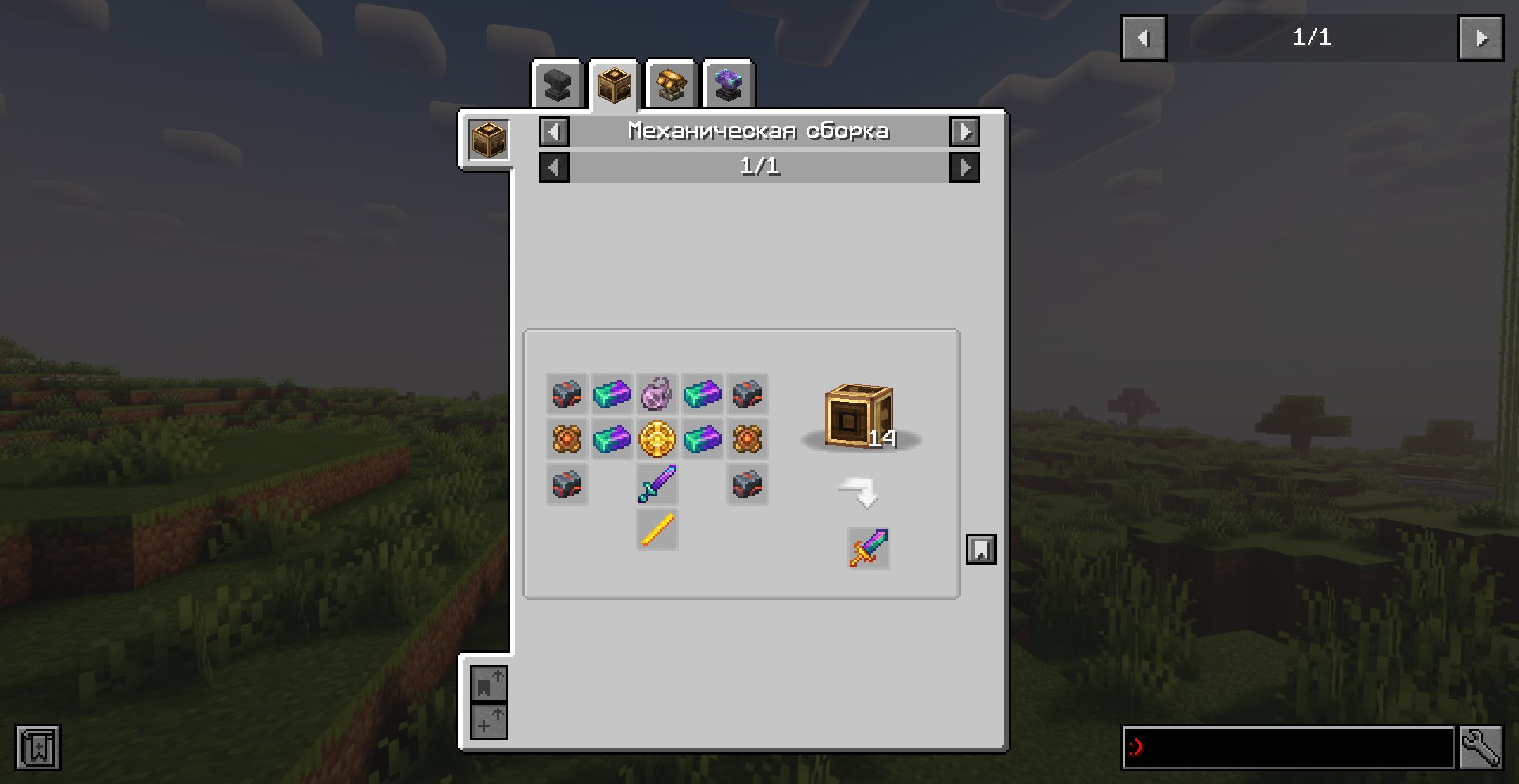1519x784 pixels.
Task: Click the mechanical crafter block showing 14
Action: [x=859, y=416]
